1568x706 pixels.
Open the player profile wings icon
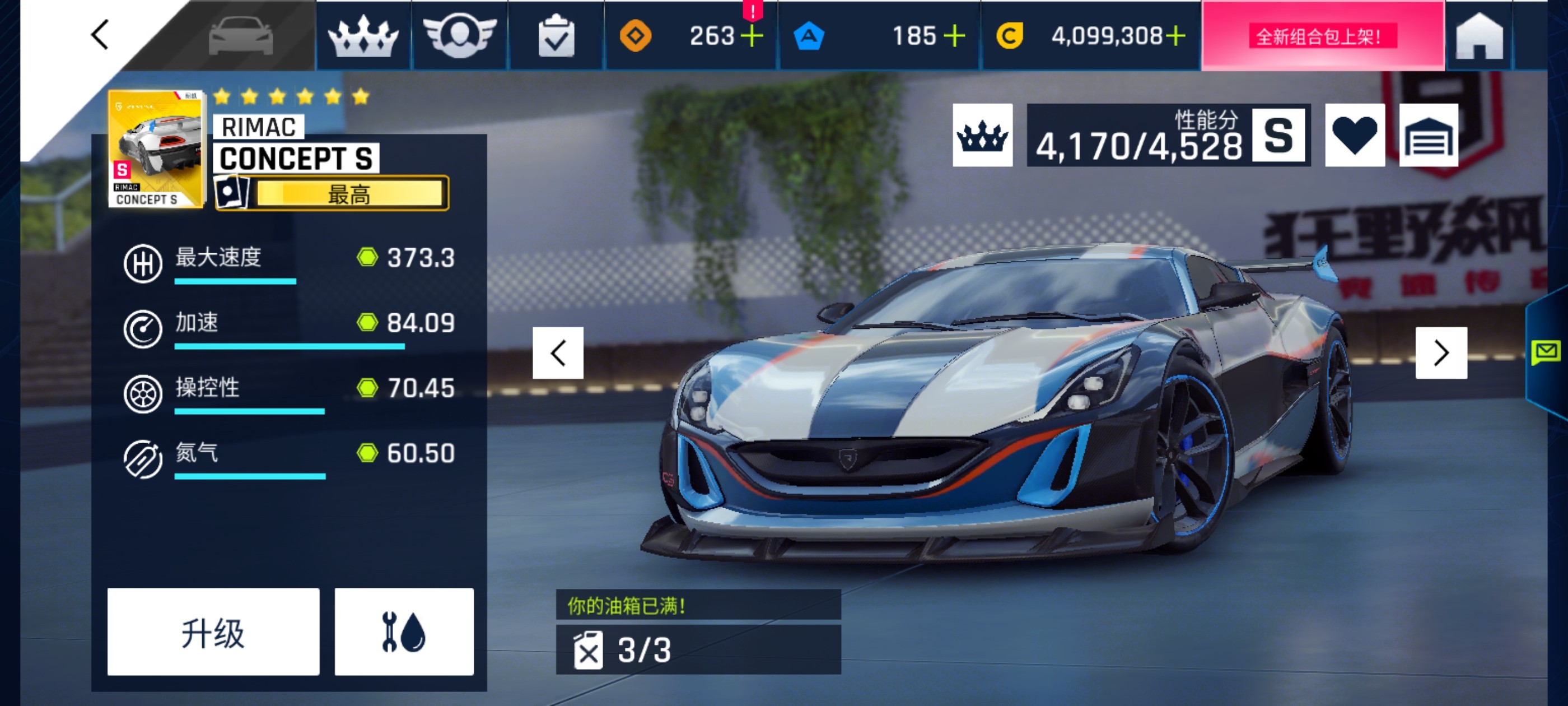(461, 36)
